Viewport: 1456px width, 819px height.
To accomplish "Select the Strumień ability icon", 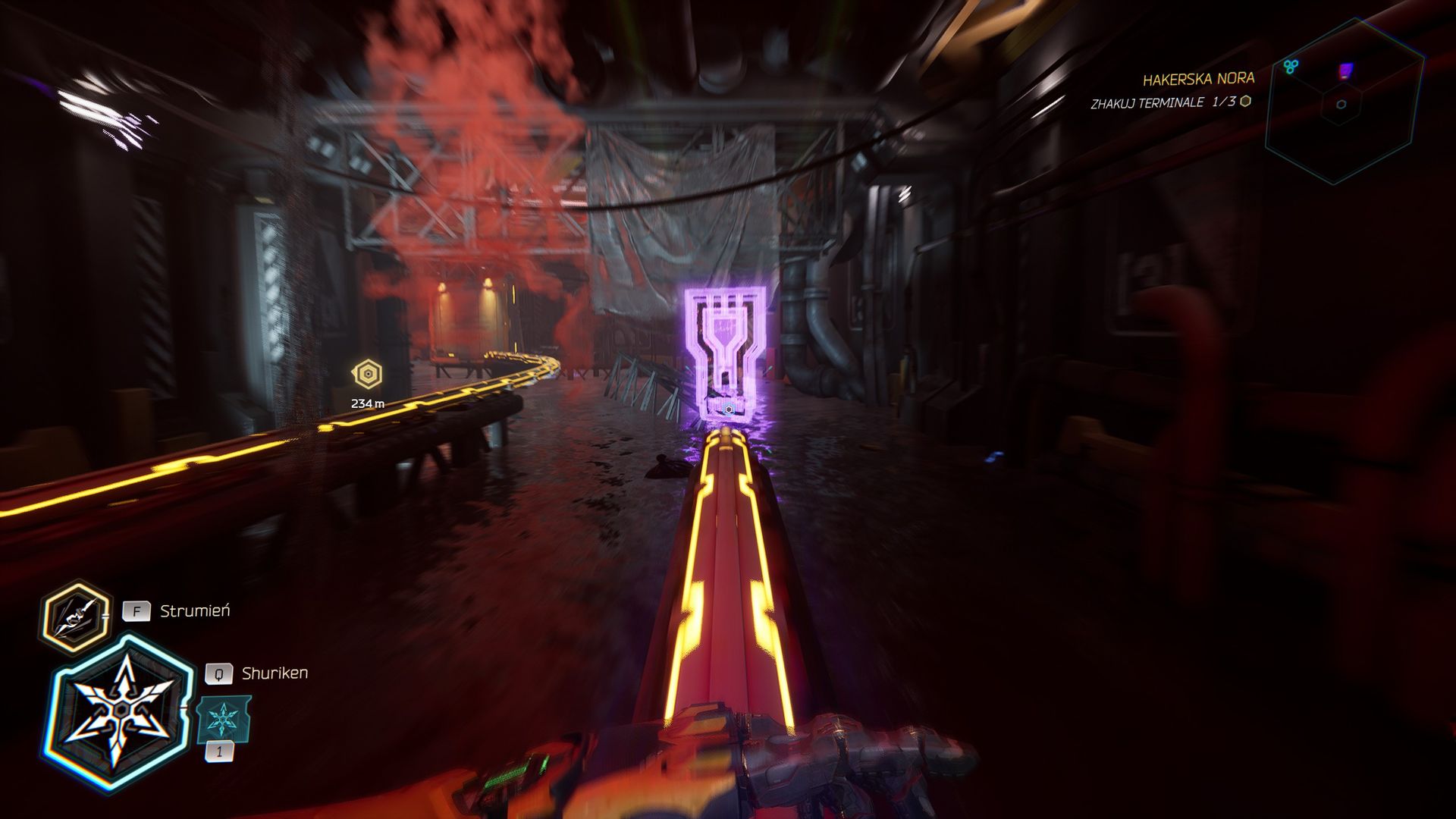I will (74, 616).
